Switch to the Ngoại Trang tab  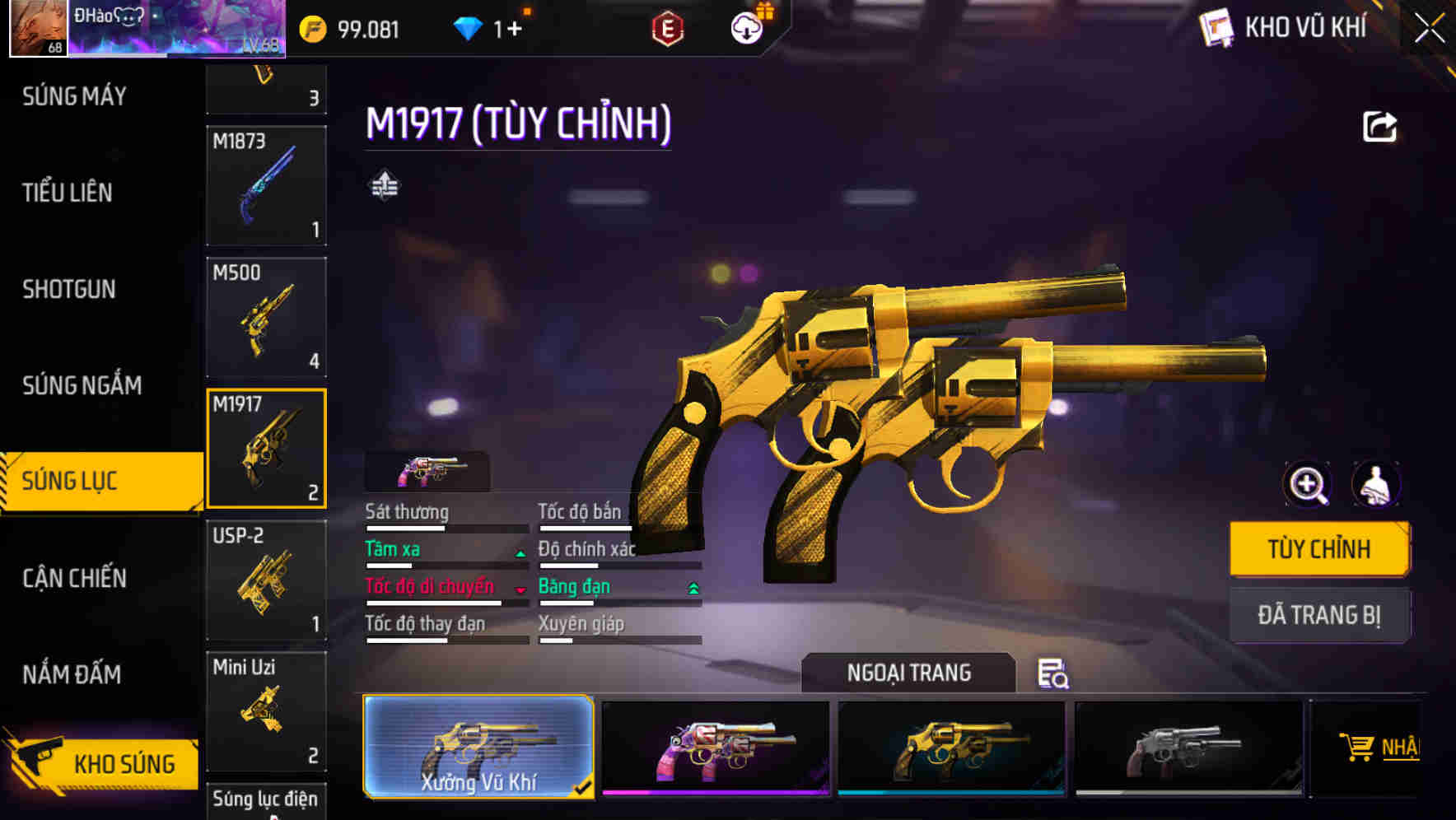(909, 673)
